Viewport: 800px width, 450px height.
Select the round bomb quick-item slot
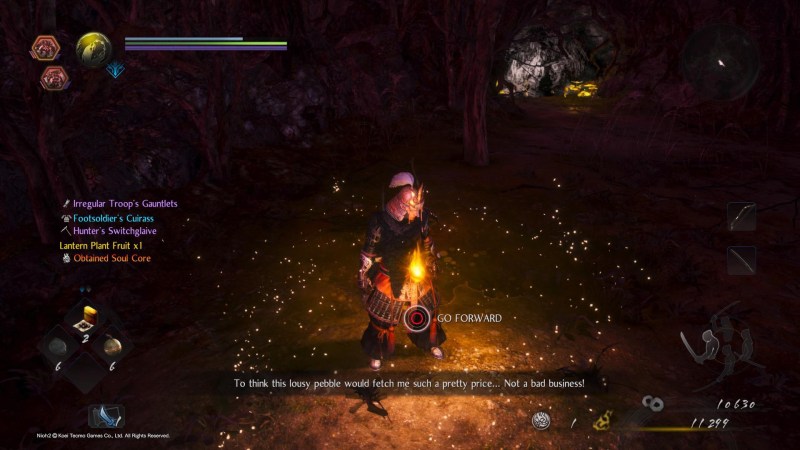[113, 346]
